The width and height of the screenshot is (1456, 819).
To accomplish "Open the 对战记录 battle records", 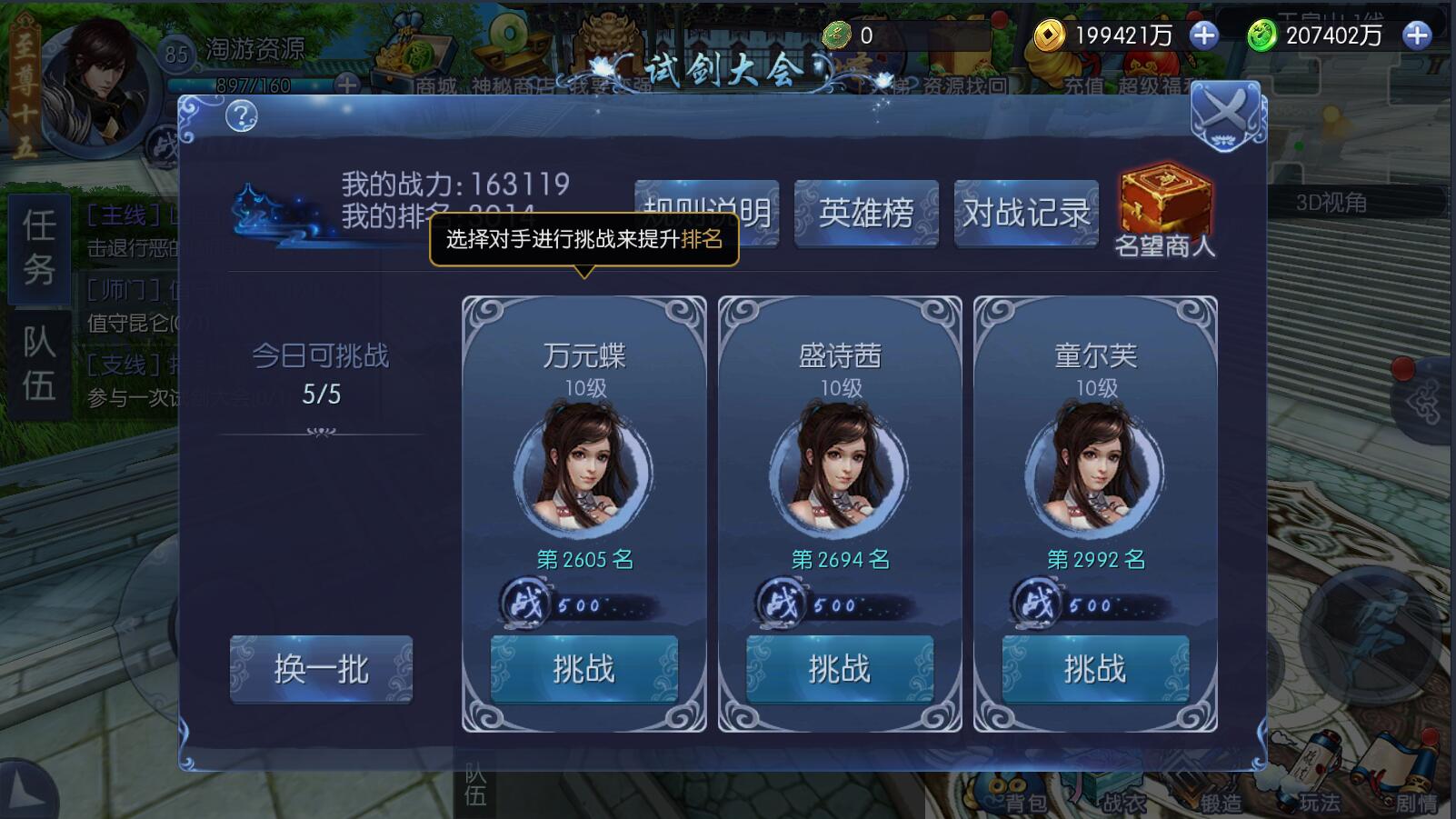I will [1026, 212].
